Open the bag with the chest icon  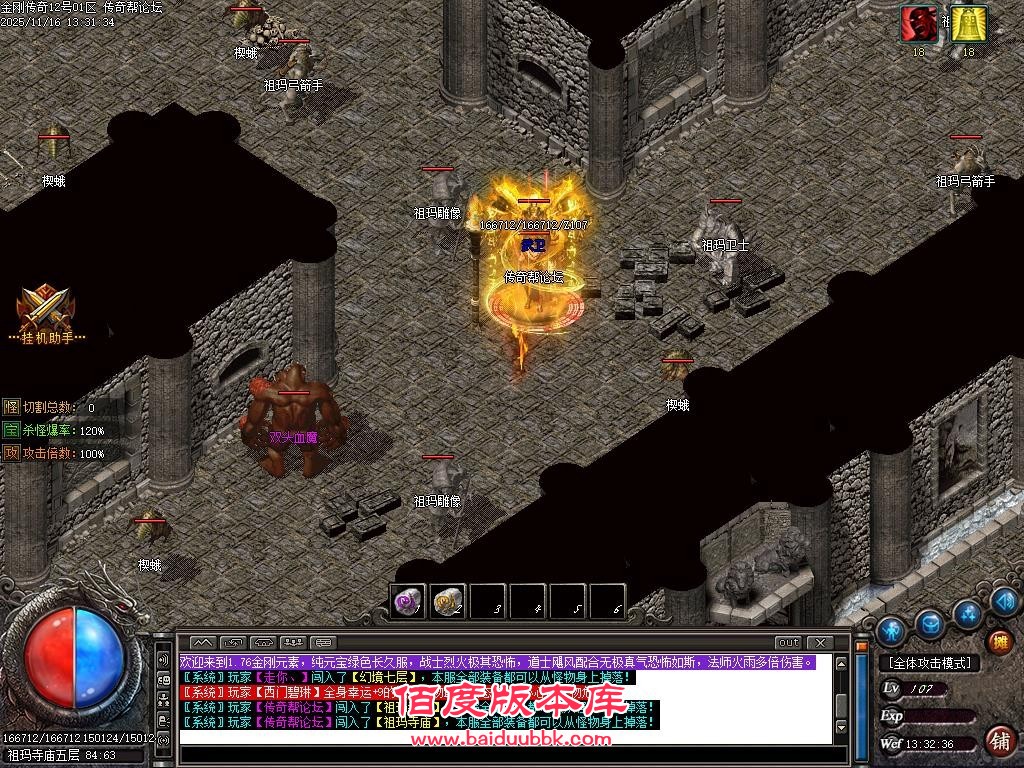tap(929, 623)
